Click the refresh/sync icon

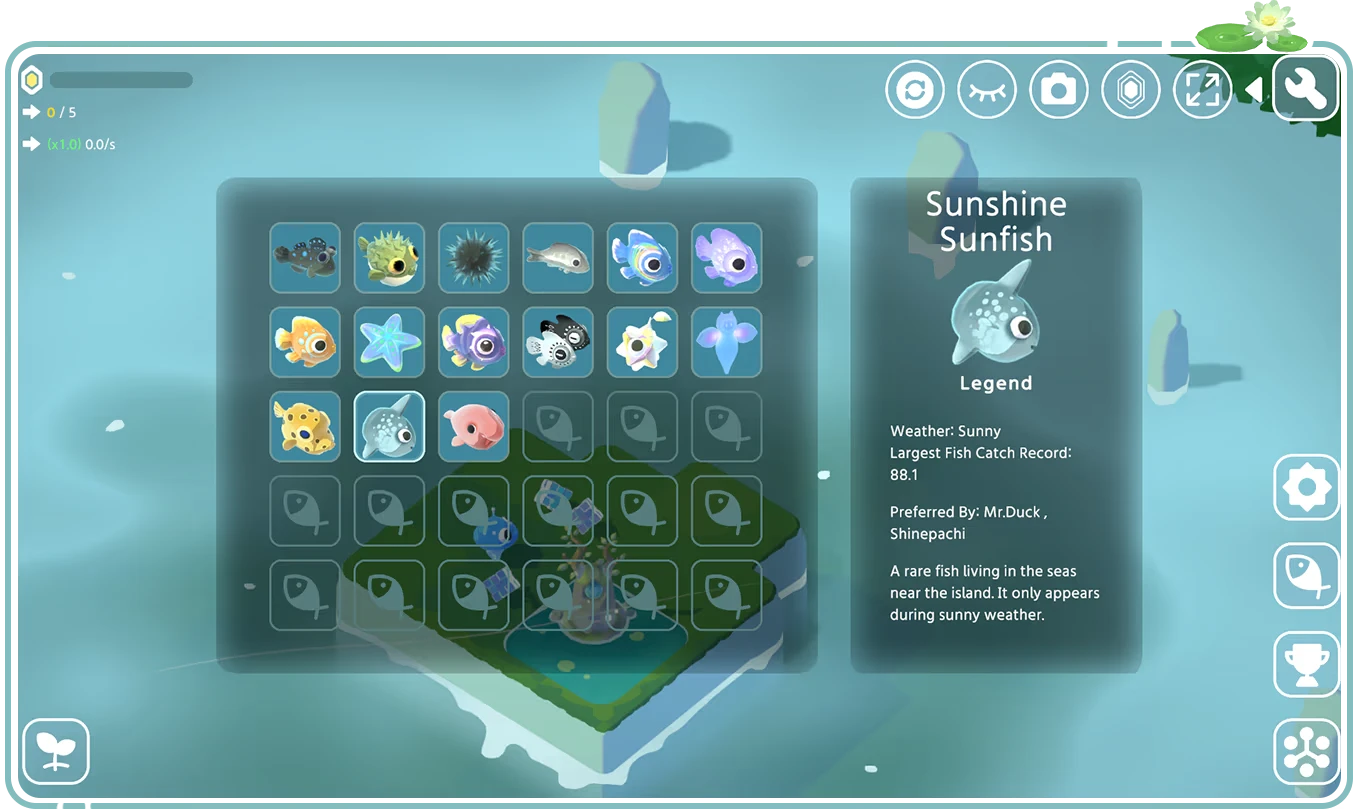(x=915, y=88)
